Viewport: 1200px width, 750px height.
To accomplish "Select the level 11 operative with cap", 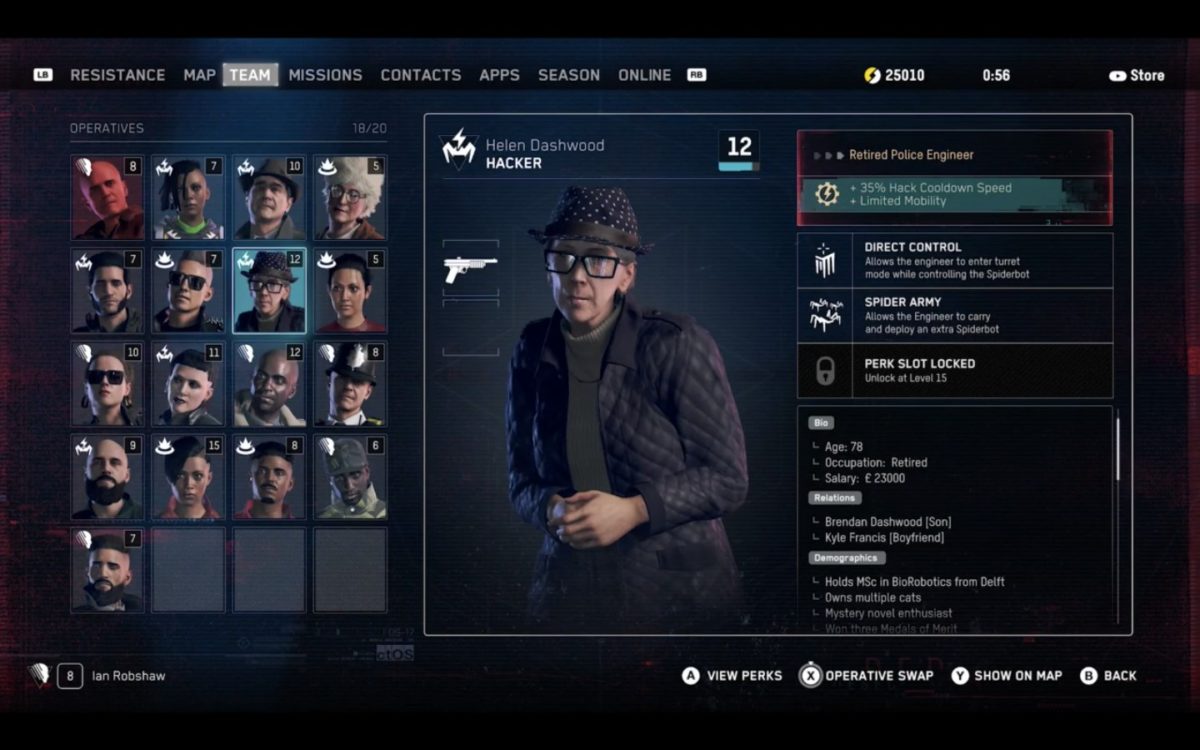I will tap(188, 383).
